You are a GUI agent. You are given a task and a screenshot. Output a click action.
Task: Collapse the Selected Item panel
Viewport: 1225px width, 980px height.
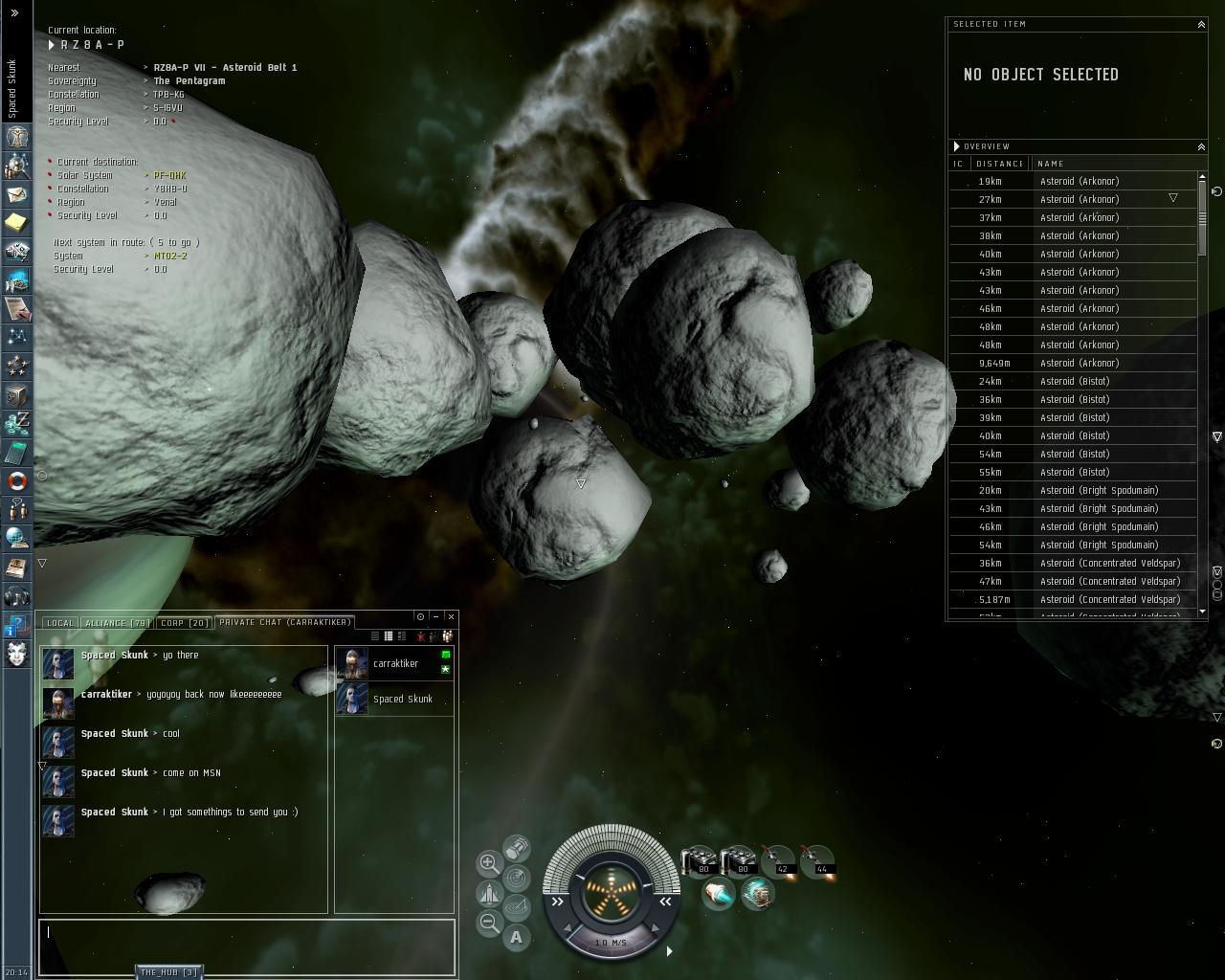[1201, 24]
